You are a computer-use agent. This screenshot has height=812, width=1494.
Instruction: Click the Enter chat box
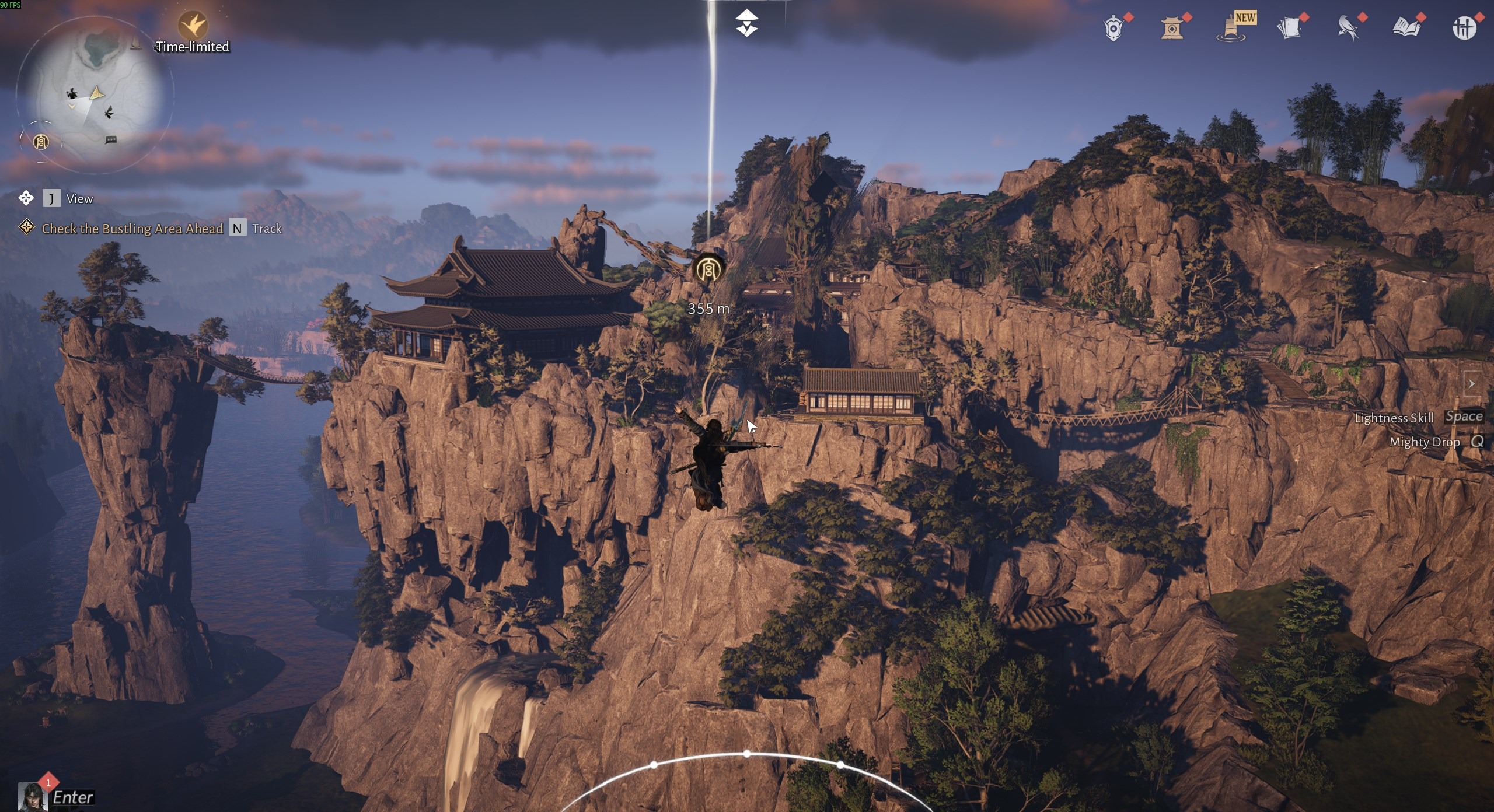73,797
